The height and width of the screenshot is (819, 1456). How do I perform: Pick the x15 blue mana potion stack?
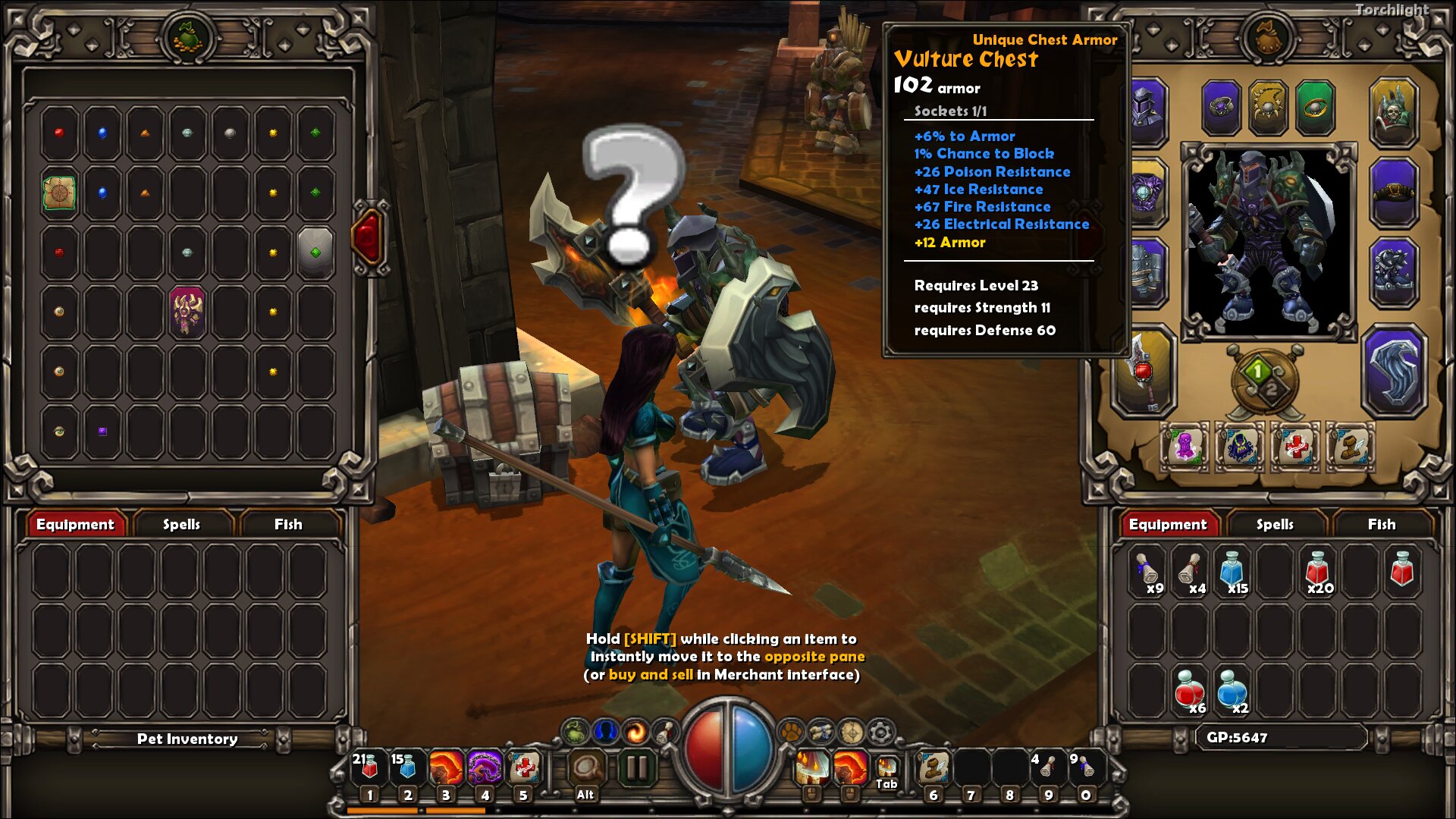coord(1232,573)
